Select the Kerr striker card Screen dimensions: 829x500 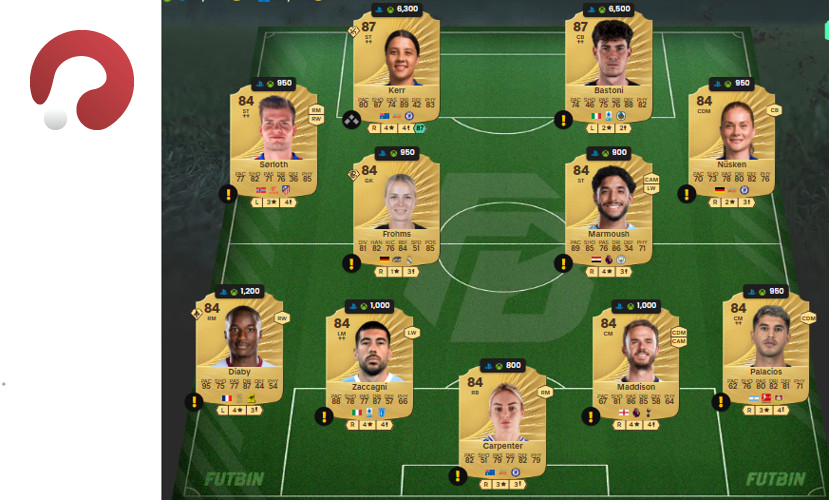point(397,72)
